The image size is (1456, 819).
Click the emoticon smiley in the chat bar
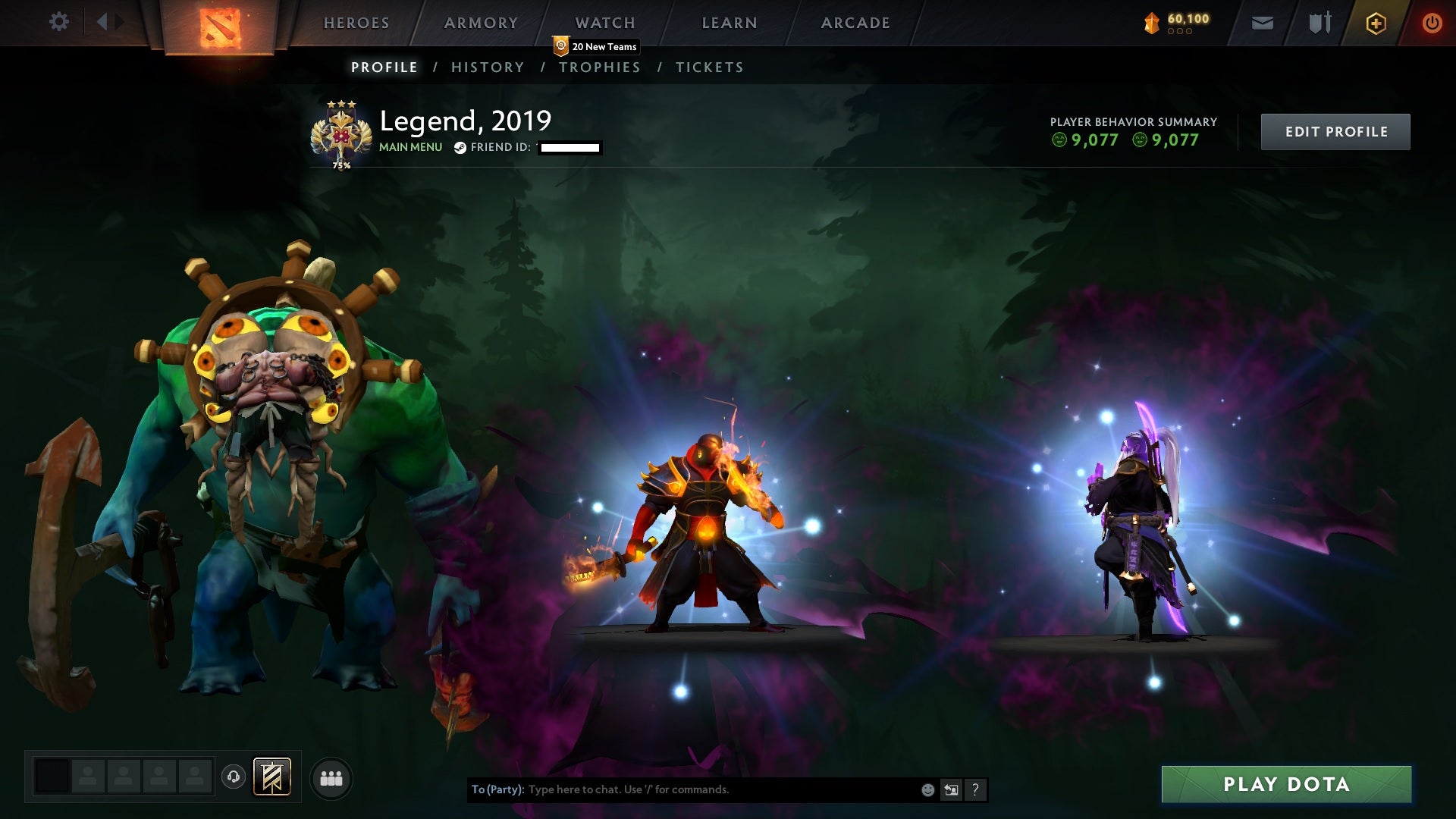[x=927, y=789]
